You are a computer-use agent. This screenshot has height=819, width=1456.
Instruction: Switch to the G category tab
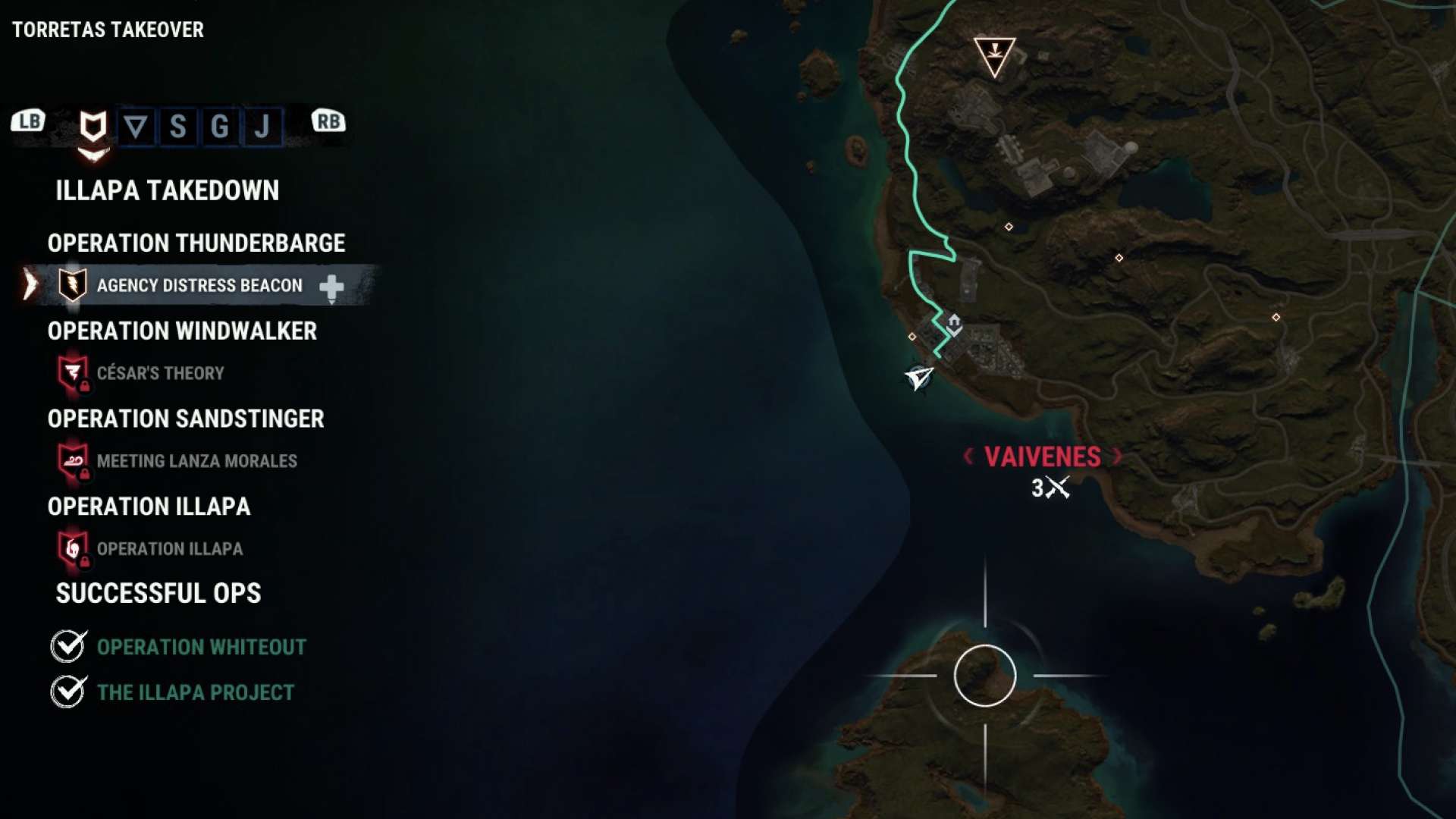click(x=220, y=127)
